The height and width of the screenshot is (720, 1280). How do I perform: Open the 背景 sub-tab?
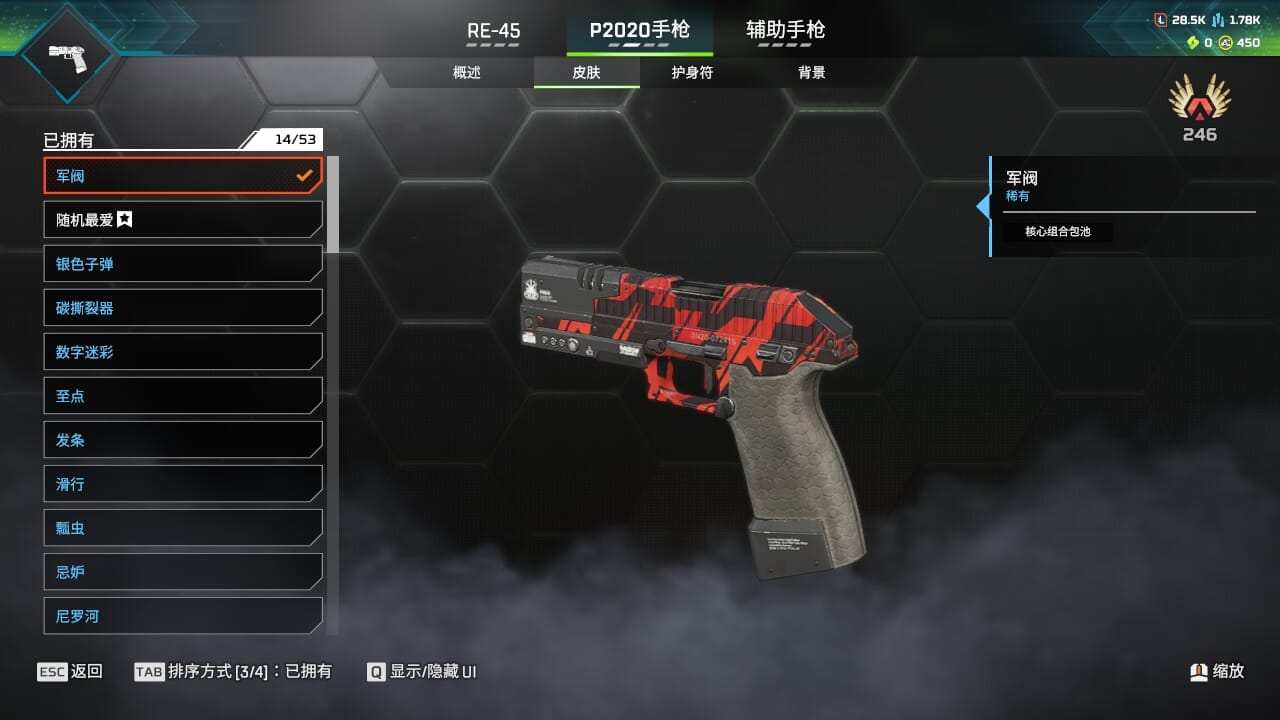click(811, 73)
